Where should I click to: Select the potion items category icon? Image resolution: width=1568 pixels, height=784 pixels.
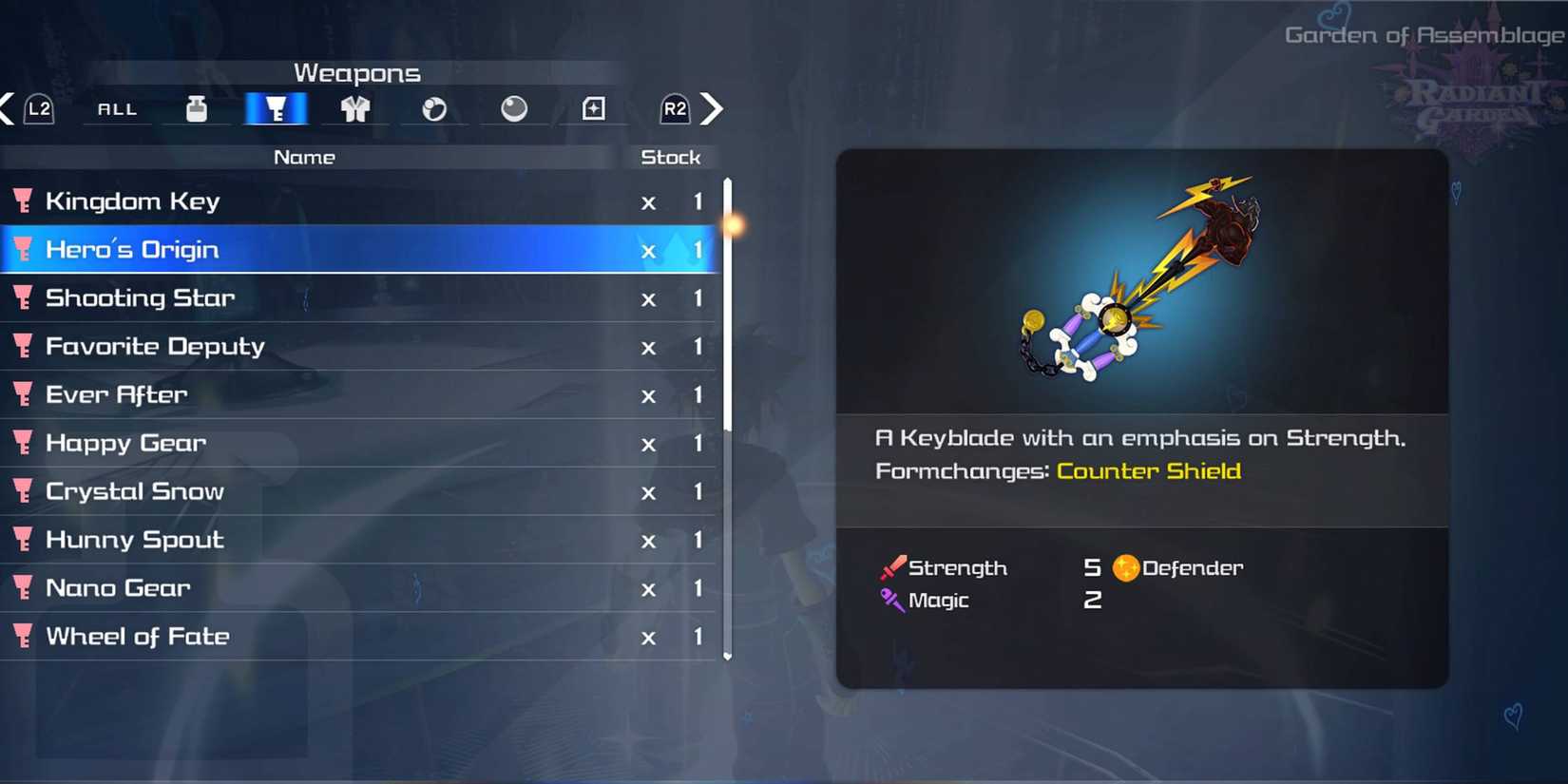point(197,108)
